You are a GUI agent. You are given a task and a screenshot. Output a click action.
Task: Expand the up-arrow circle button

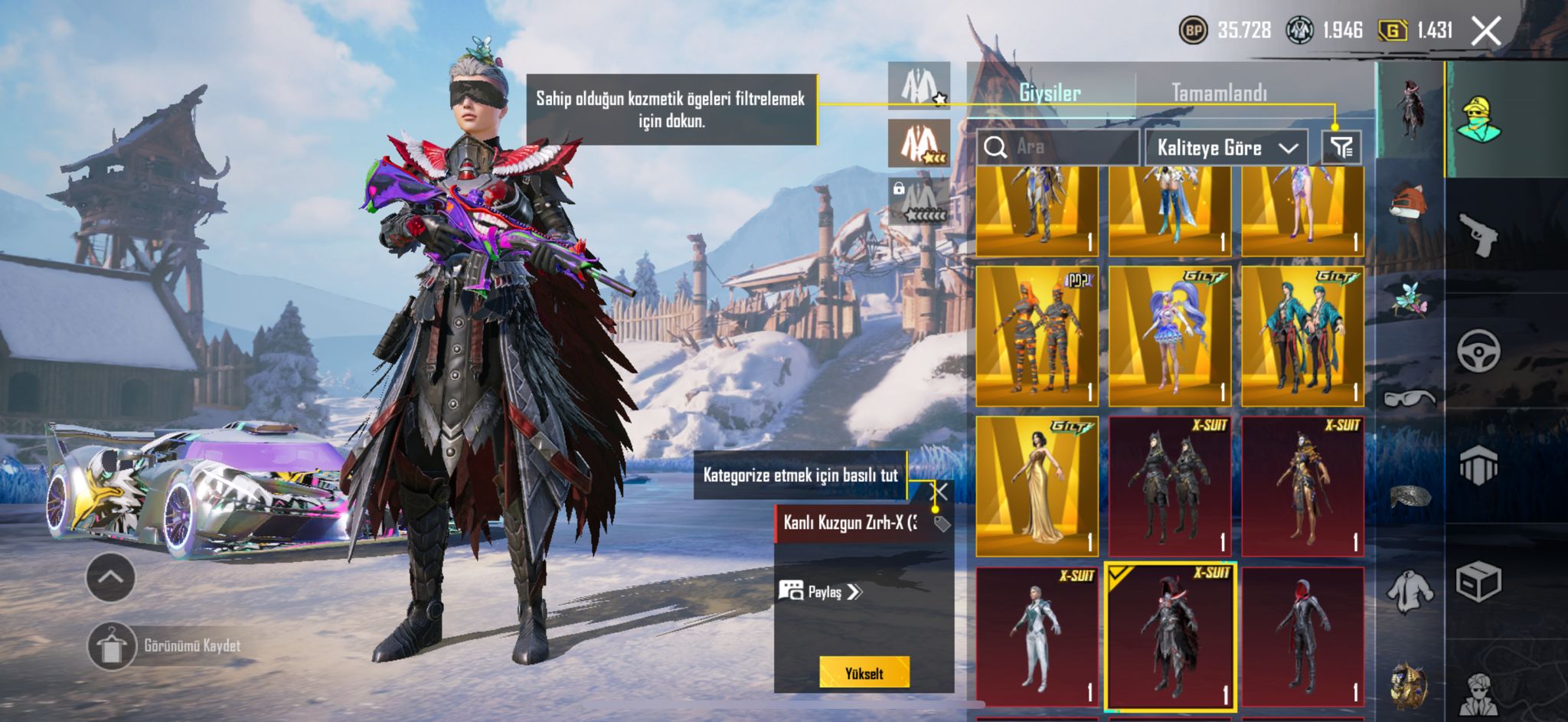[x=111, y=577]
